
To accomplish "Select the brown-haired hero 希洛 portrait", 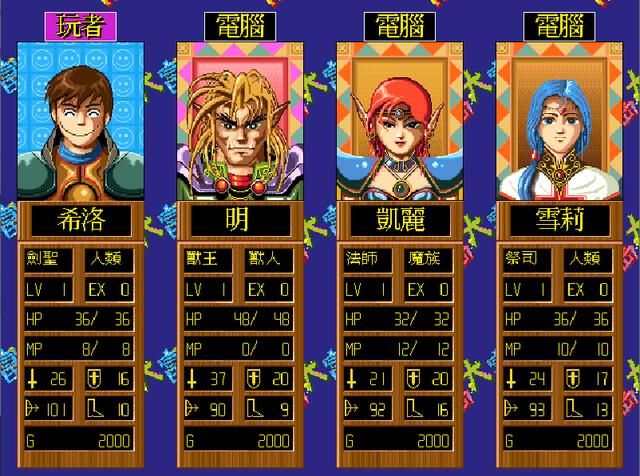I will click(78, 120).
